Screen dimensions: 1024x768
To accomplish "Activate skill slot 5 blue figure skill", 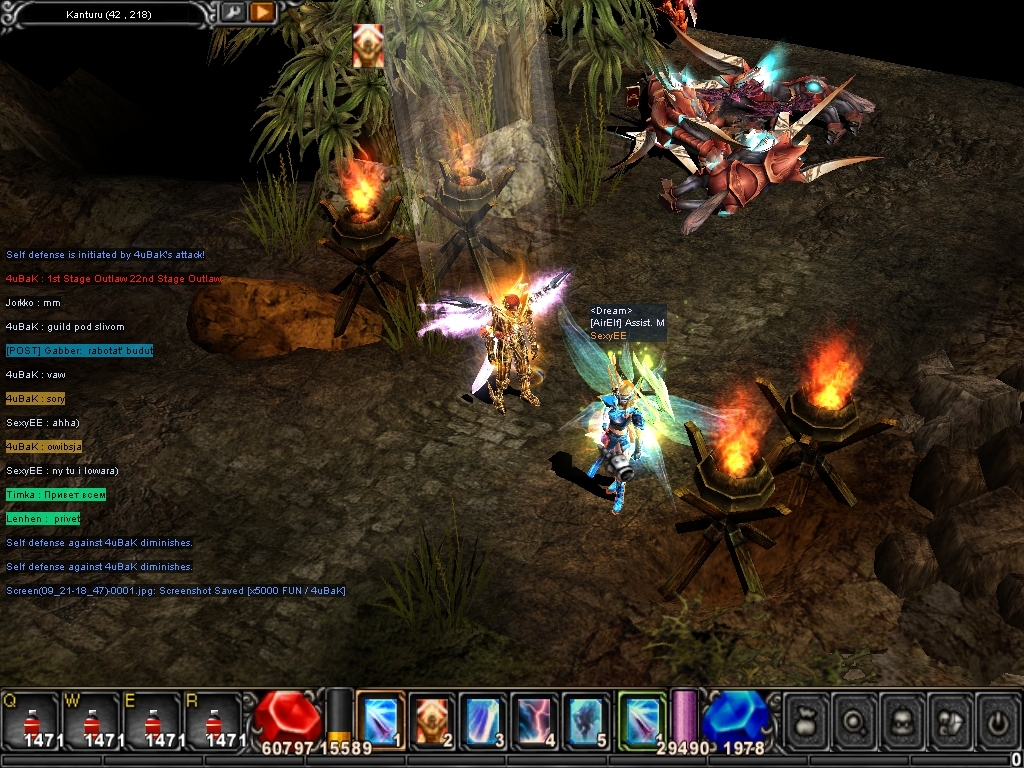I will (x=588, y=718).
